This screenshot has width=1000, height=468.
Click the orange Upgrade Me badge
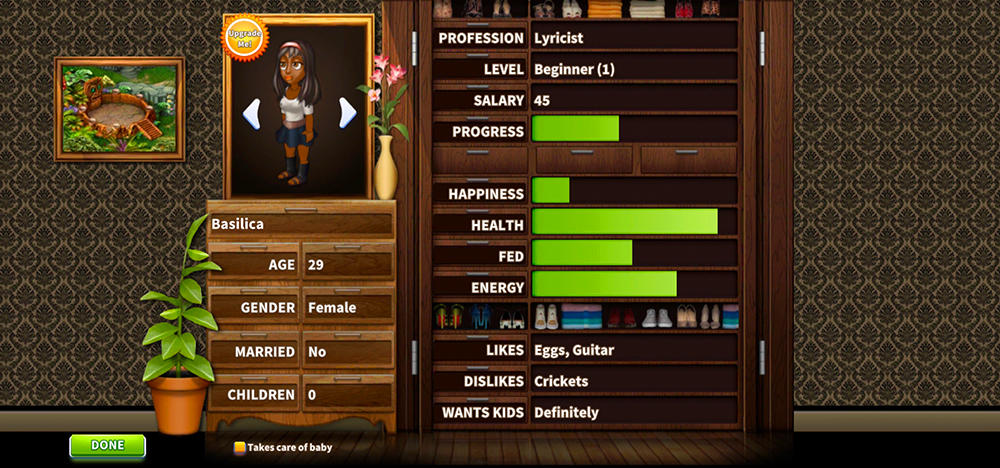click(x=243, y=37)
